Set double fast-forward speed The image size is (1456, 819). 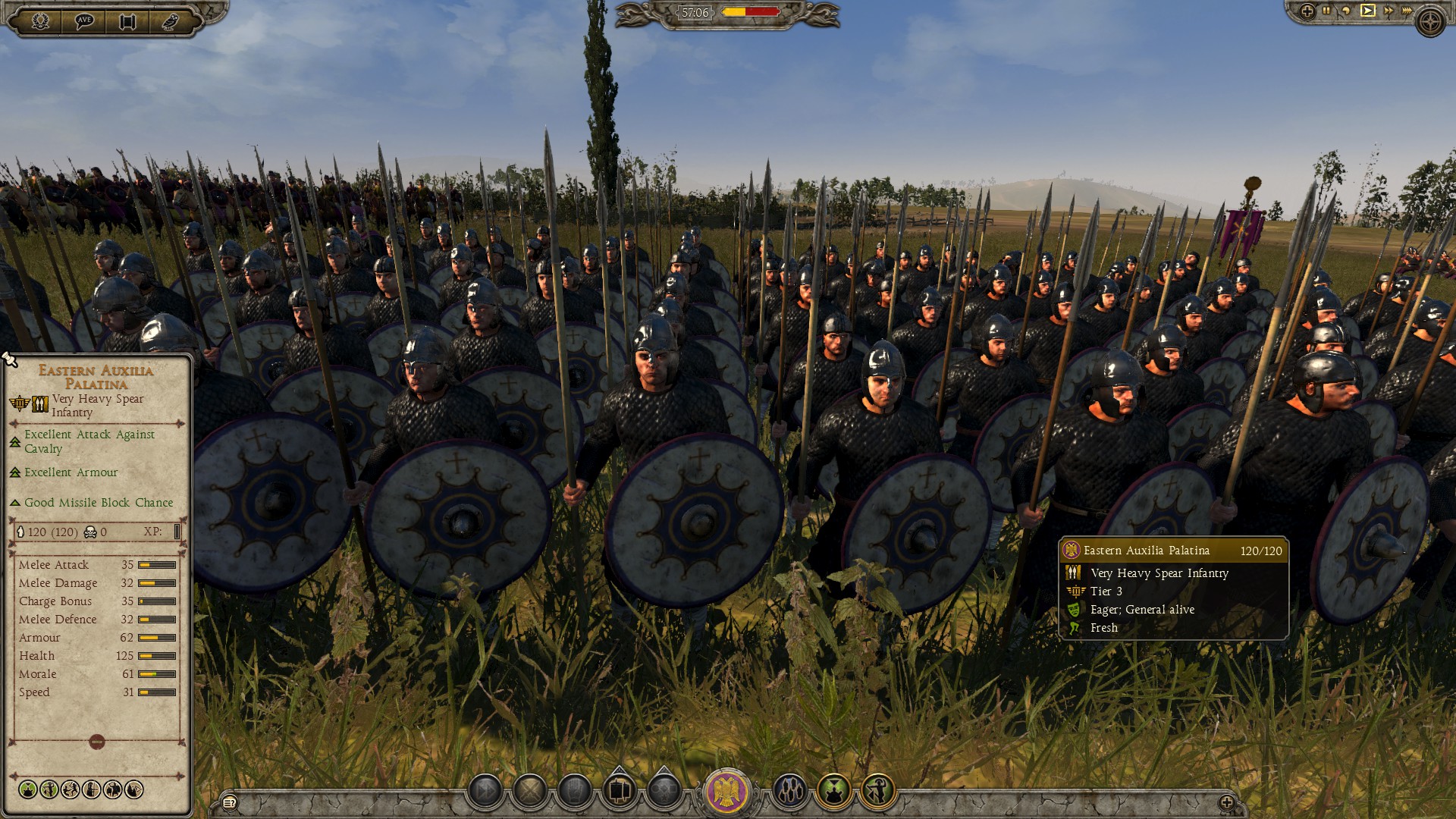click(1388, 11)
